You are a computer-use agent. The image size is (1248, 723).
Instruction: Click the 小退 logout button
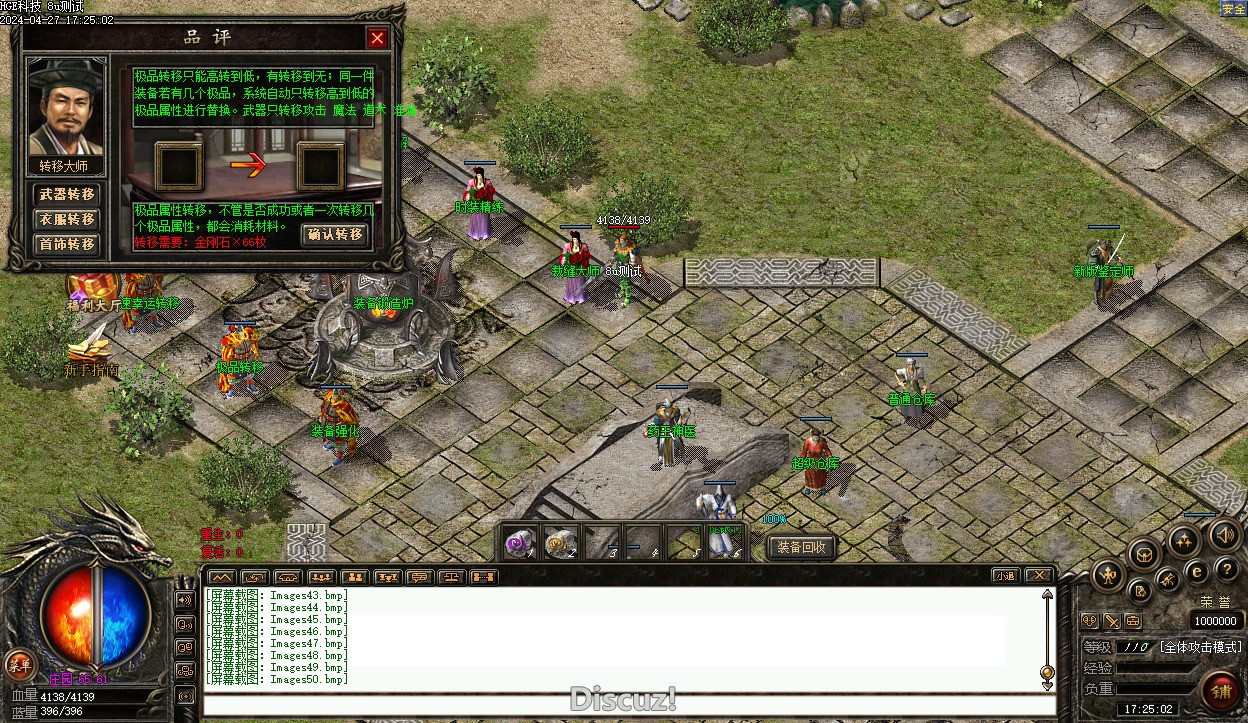point(1005,576)
